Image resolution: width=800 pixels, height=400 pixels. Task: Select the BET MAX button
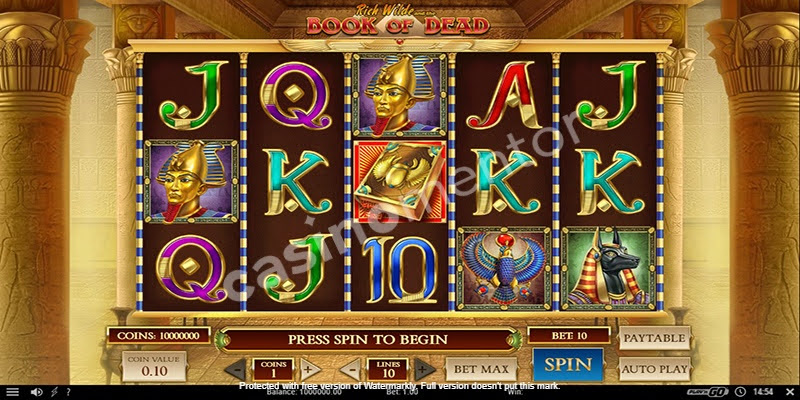coord(476,368)
